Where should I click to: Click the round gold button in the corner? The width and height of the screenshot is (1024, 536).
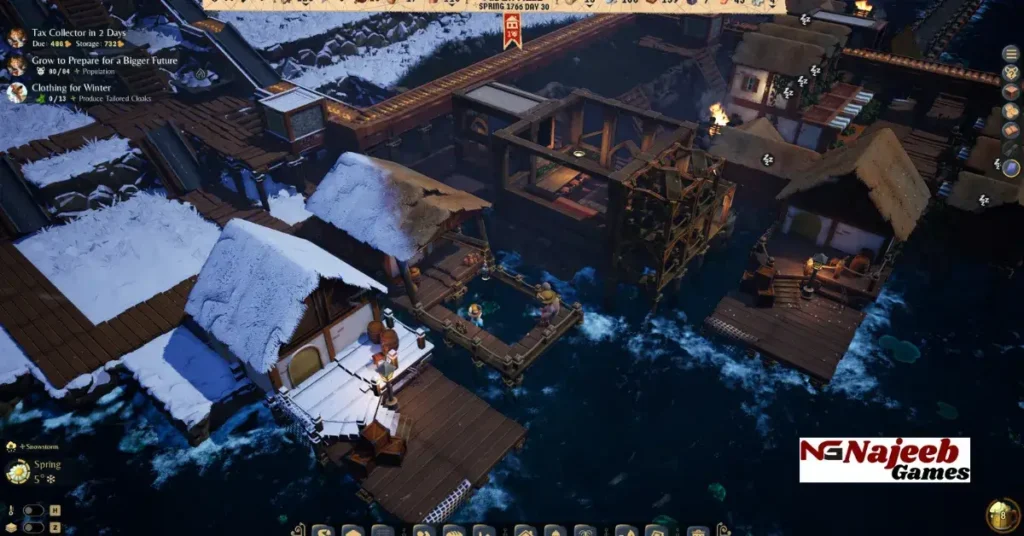[x=1002, y=514]
